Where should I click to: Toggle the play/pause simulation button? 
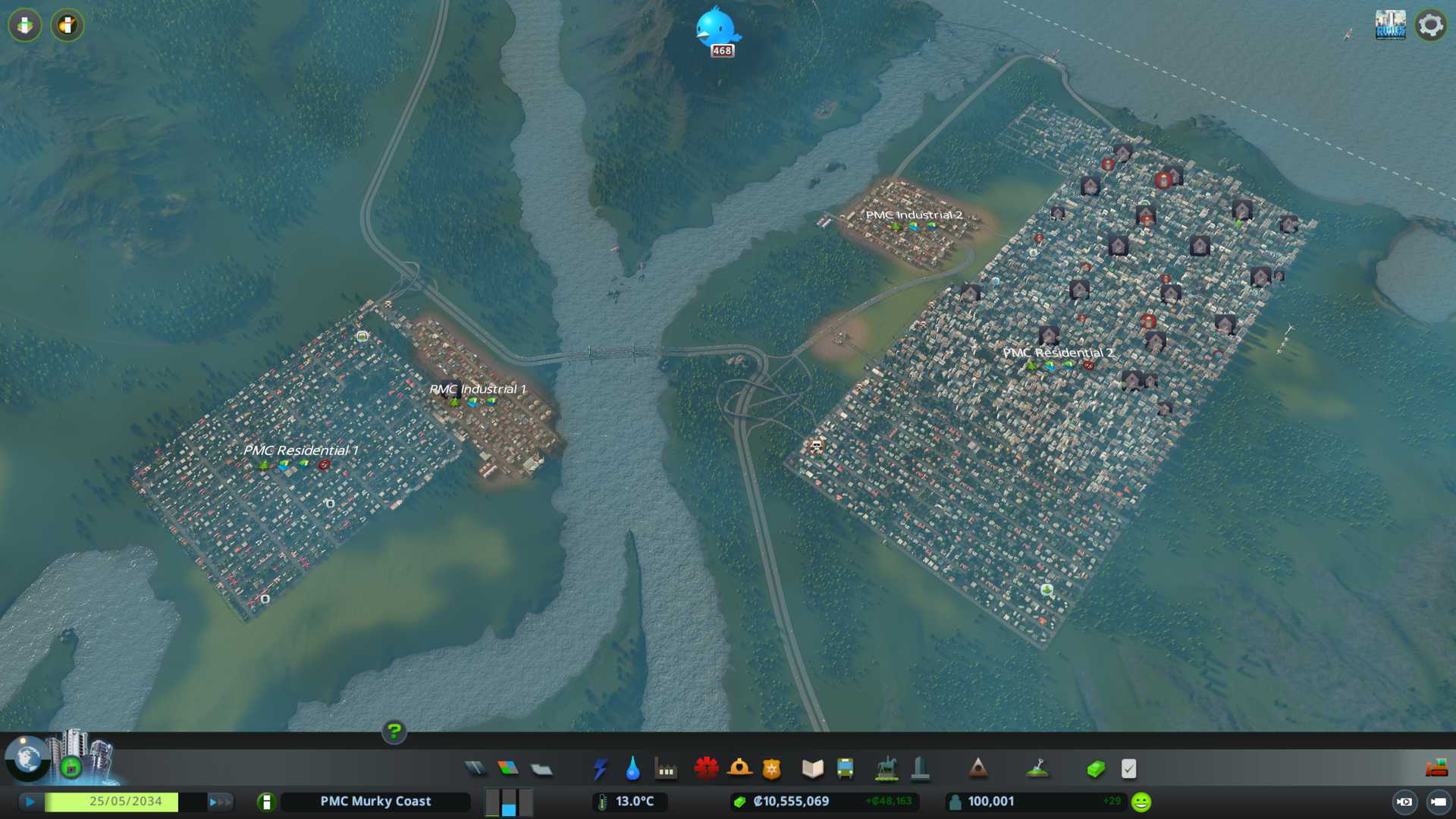30,802
